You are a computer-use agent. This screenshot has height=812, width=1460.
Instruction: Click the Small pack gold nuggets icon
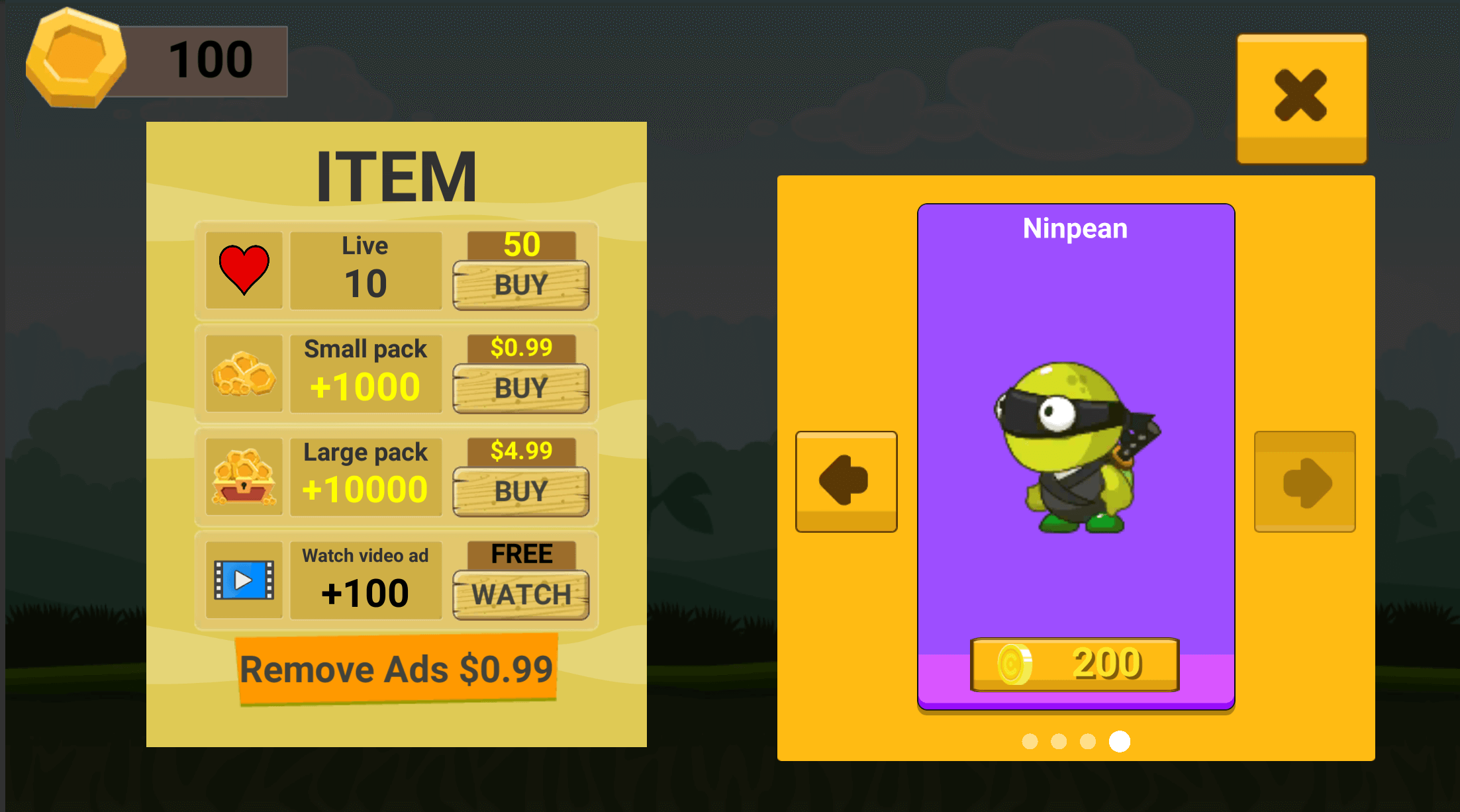click(x=243, y=373)
